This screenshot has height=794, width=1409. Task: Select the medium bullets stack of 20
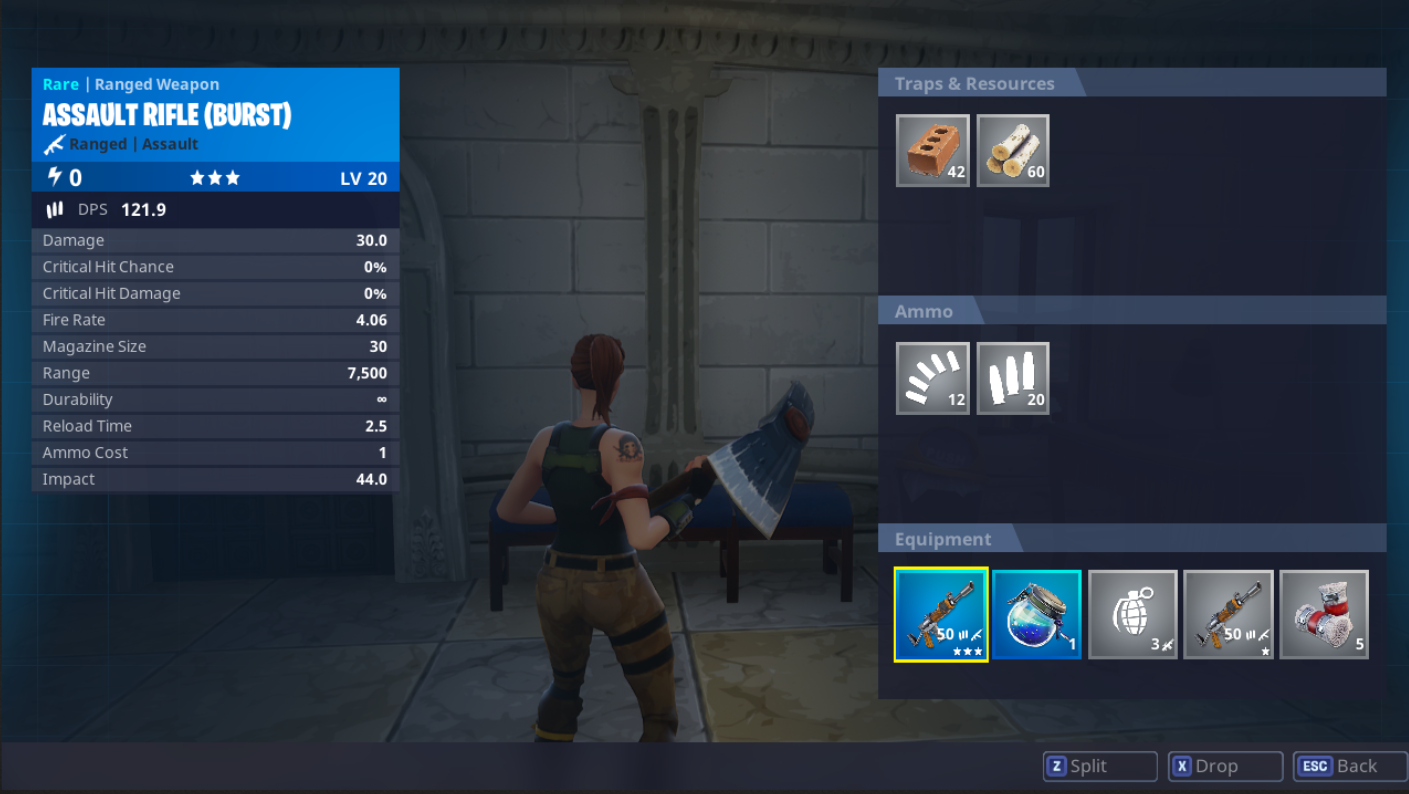coord(1013,378)
